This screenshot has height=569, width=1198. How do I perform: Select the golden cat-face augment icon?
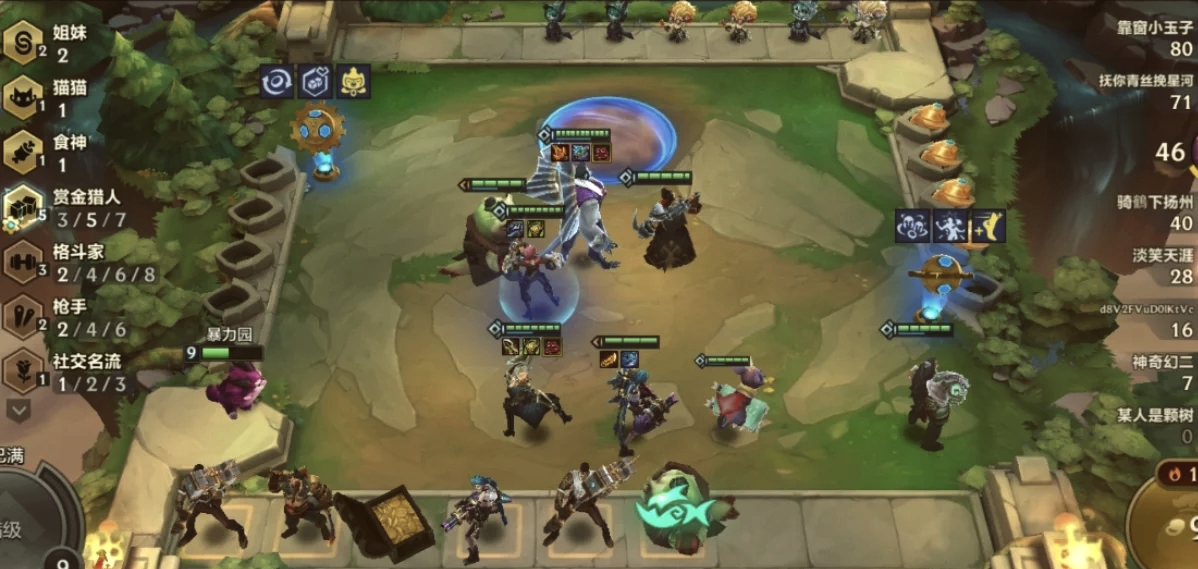pos(354,82)
